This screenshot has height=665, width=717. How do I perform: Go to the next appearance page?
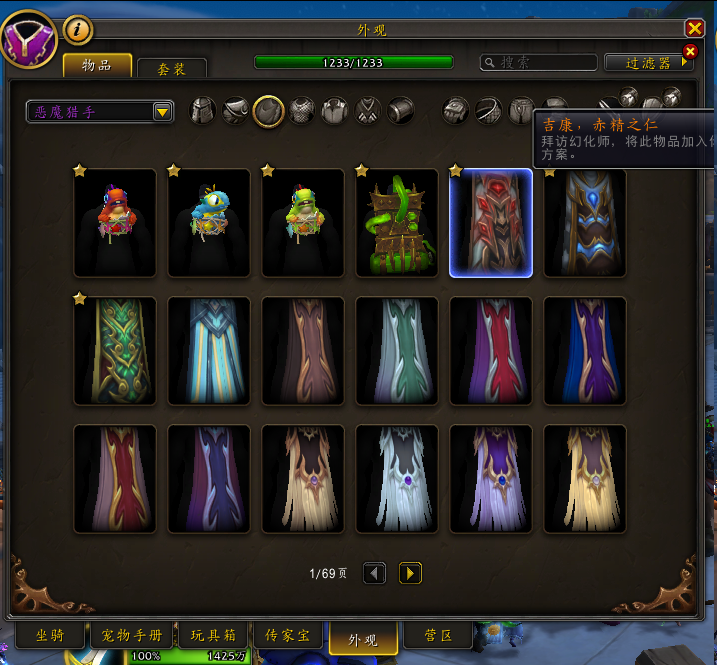(410, 573)
